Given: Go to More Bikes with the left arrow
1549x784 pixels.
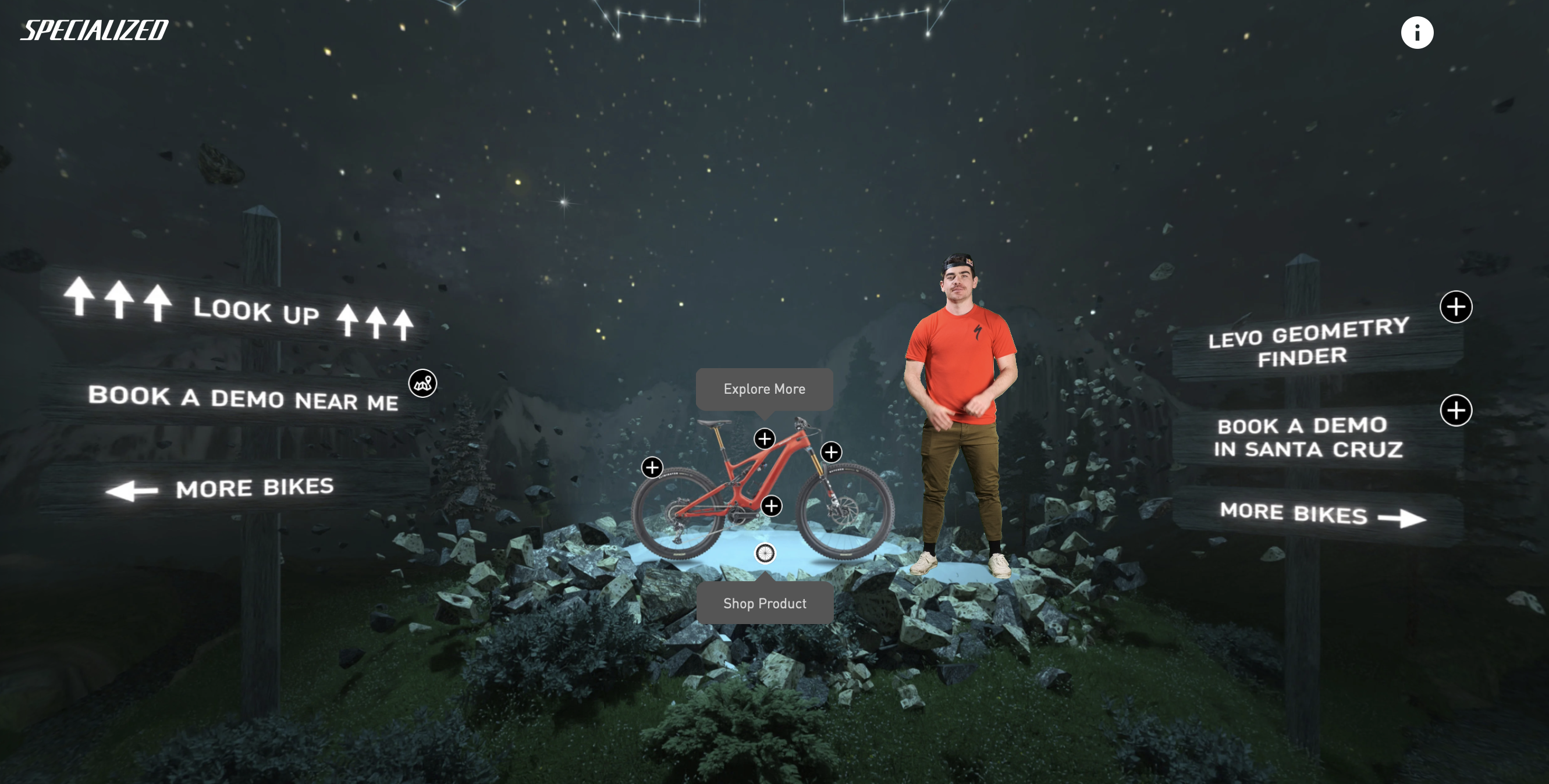Looking at the screenshot, I should [220, 489].
